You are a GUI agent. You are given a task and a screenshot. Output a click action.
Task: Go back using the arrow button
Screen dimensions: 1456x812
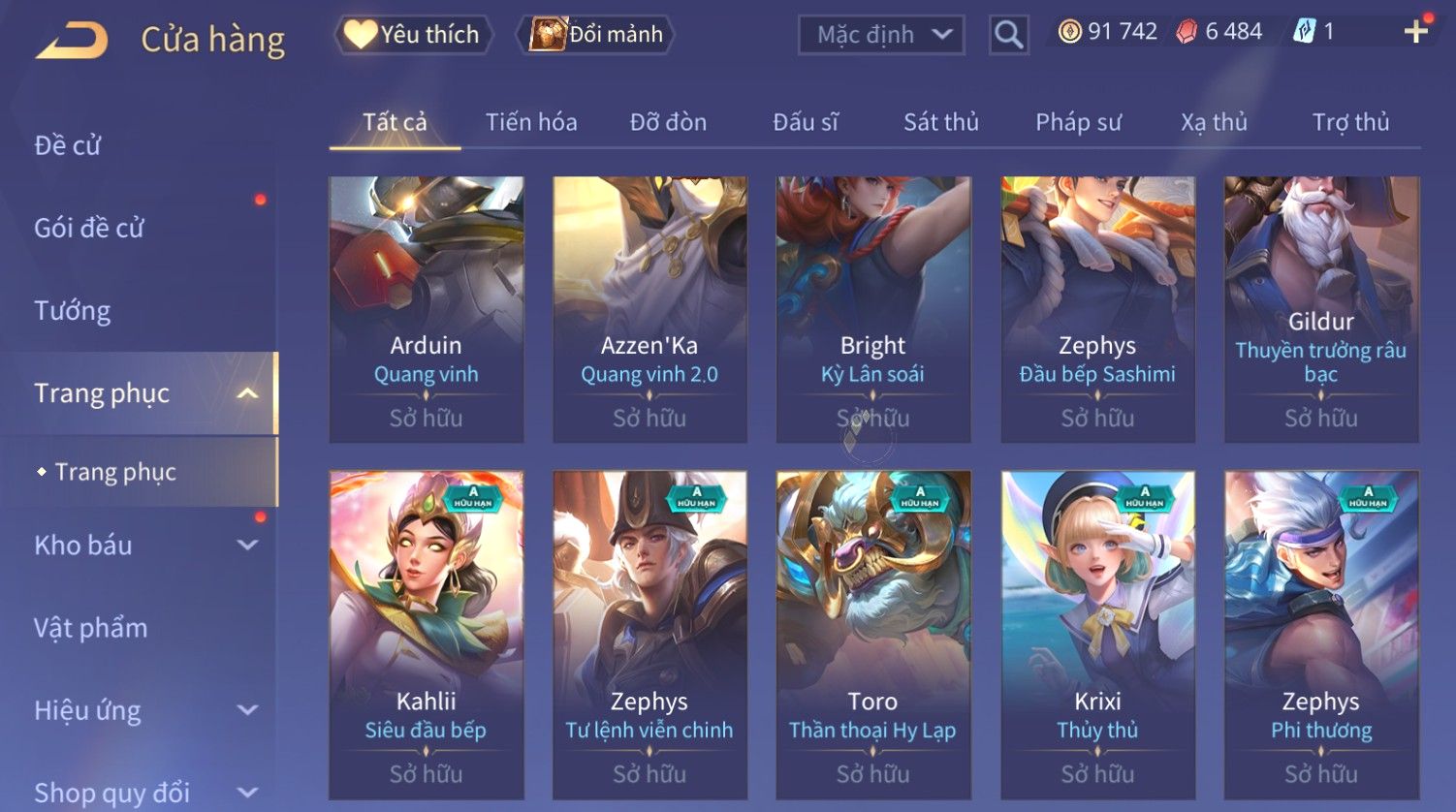pyautogui.click(x=72, y=41)
